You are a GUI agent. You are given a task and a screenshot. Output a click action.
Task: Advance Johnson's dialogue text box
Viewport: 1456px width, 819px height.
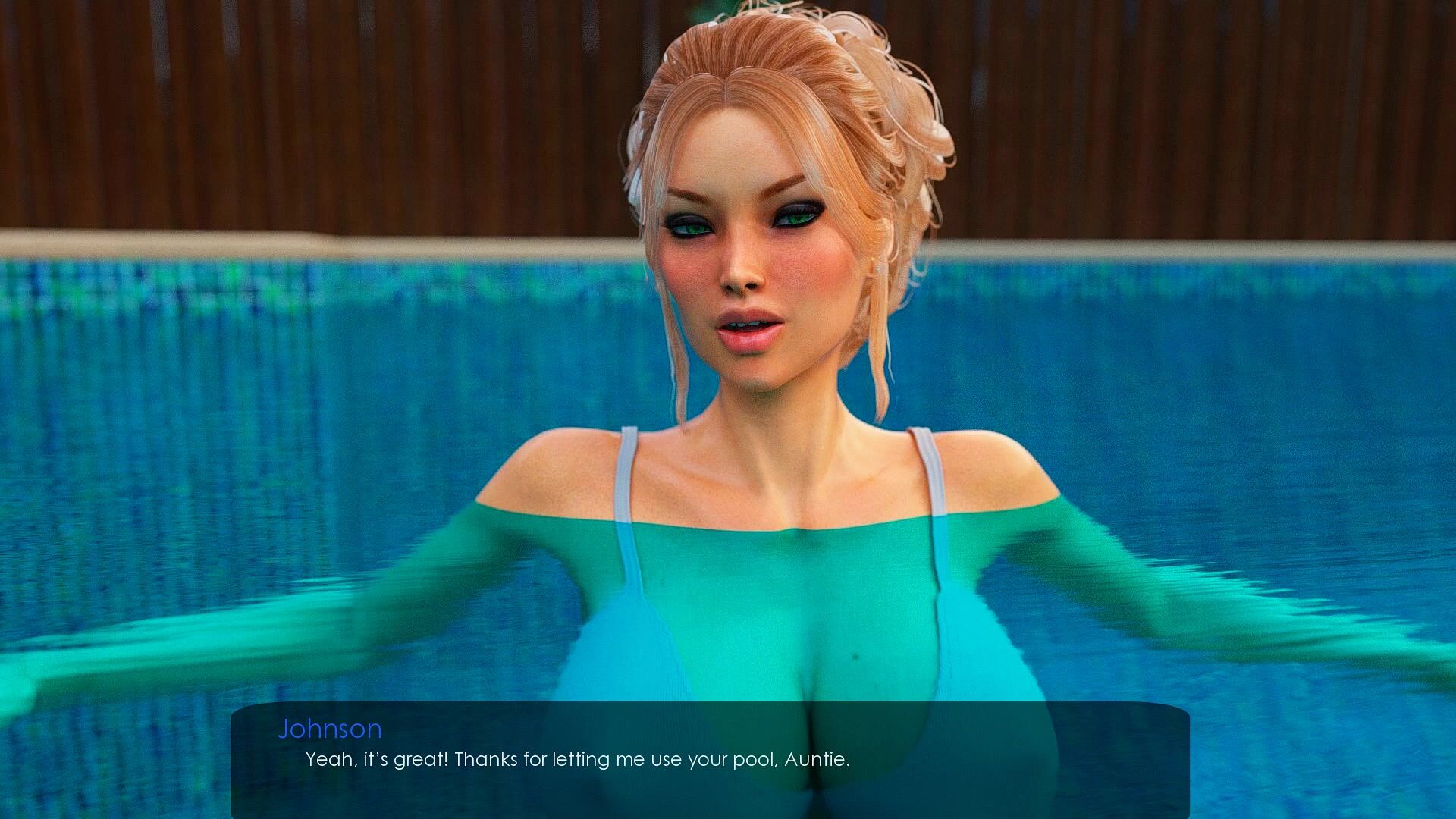click(710, 759)
